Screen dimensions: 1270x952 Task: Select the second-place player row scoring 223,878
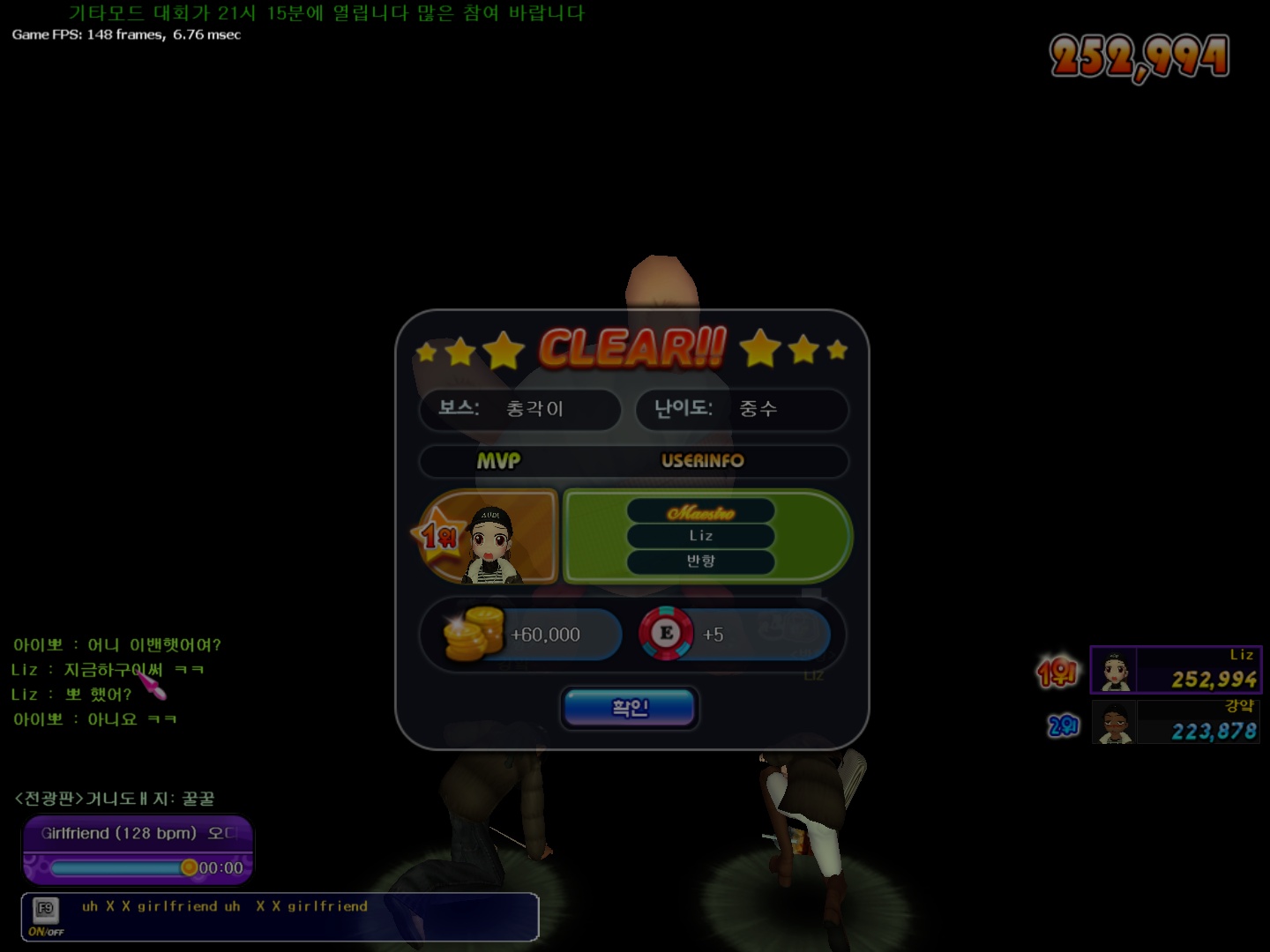pos(1175,722)
